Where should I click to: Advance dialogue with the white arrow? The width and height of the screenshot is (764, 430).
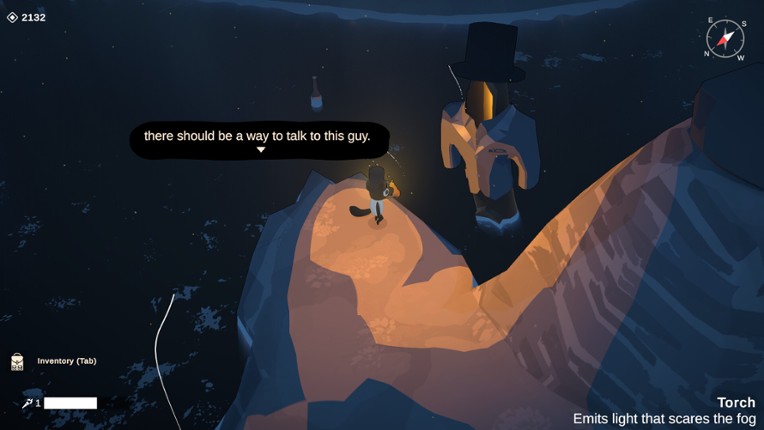point(260,150)
